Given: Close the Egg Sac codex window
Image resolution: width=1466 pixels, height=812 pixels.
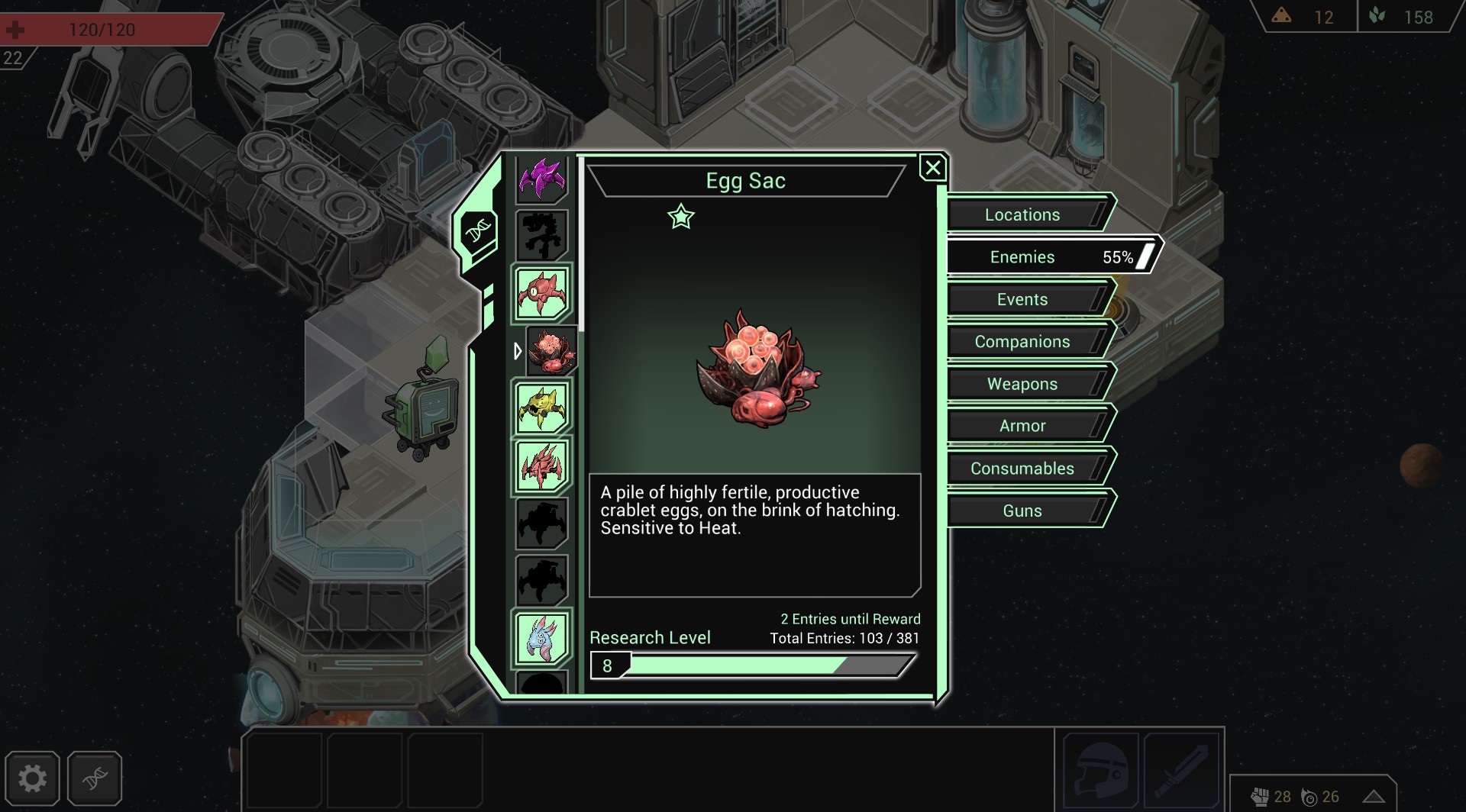Looking at the screenshot, I should pos(932,168).
